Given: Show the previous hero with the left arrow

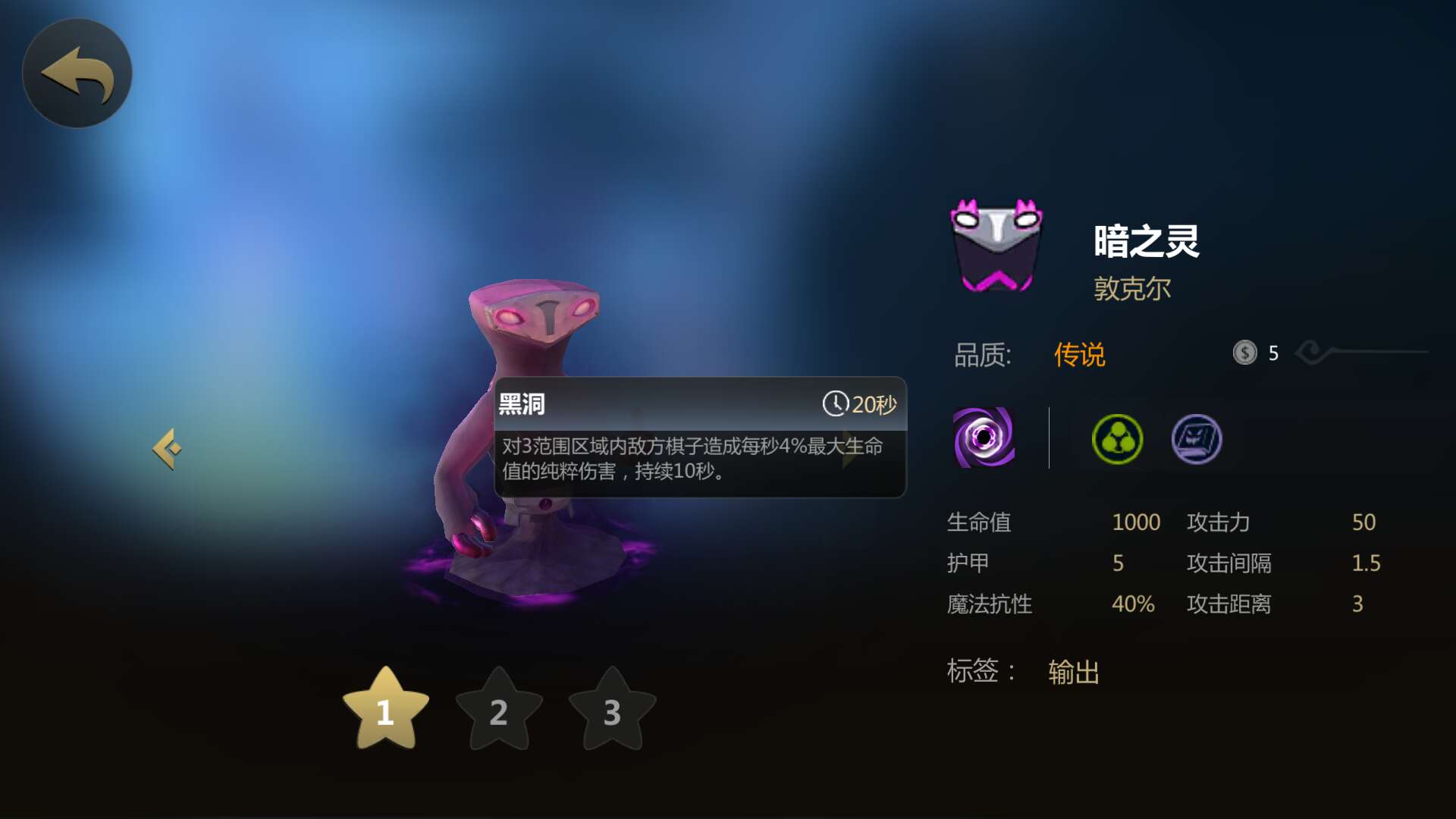Looking at the screenshot, I should point(167,449).
